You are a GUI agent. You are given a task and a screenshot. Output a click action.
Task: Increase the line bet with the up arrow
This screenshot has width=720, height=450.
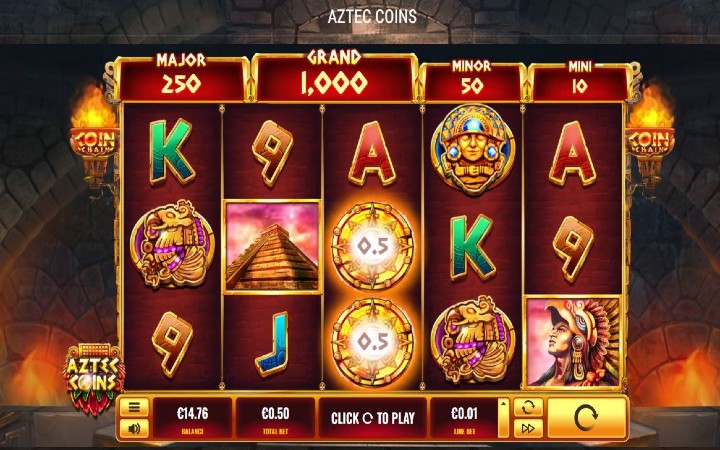coord(503,406)
